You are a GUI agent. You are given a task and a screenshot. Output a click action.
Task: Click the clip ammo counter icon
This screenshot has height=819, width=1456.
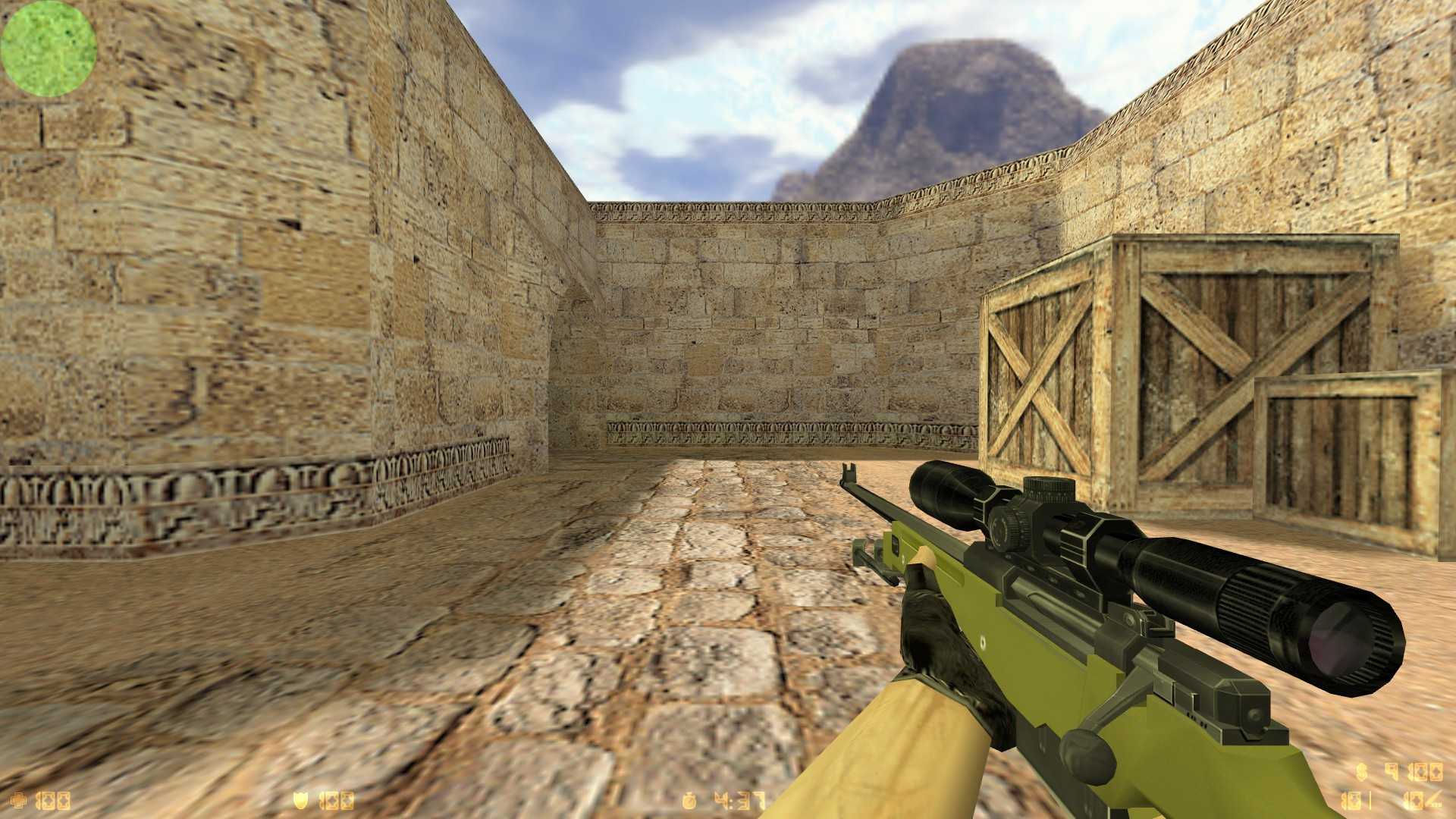(1351, 801)
